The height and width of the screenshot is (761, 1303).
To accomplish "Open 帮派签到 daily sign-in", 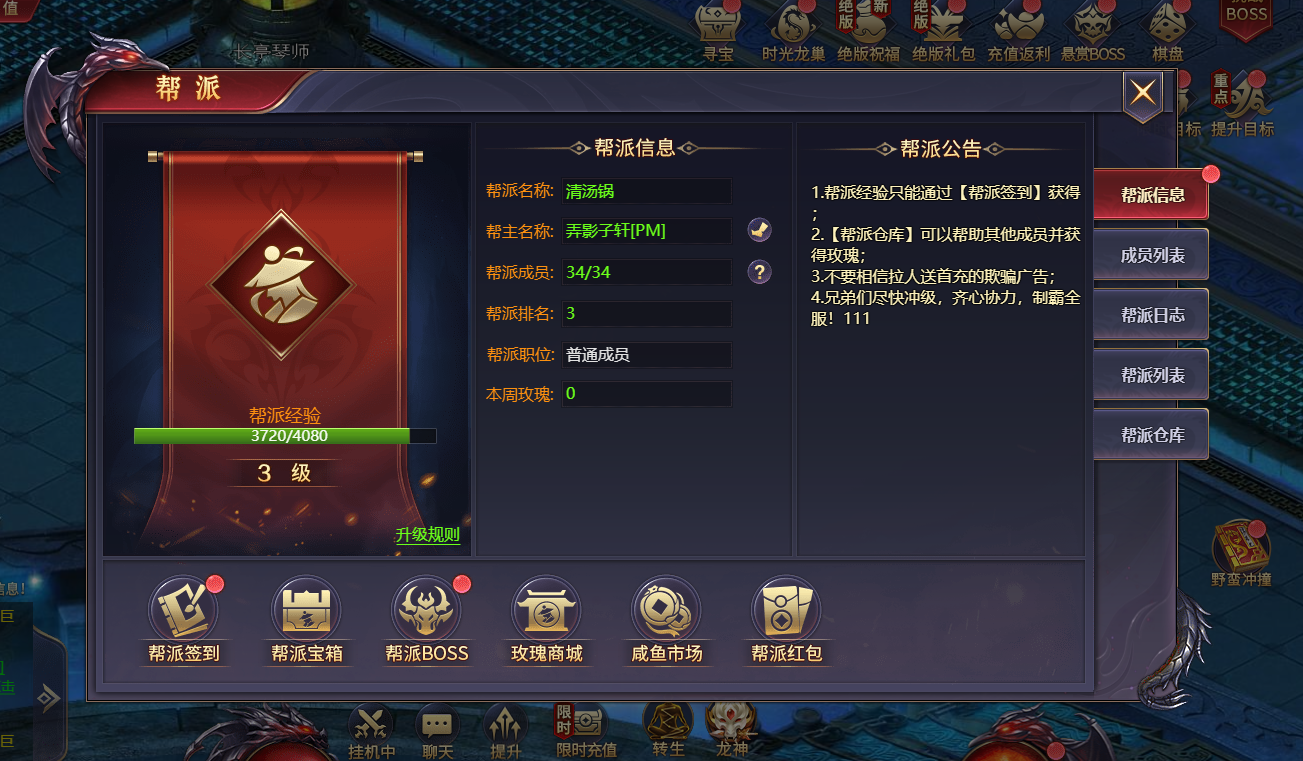I will (183, 619).
